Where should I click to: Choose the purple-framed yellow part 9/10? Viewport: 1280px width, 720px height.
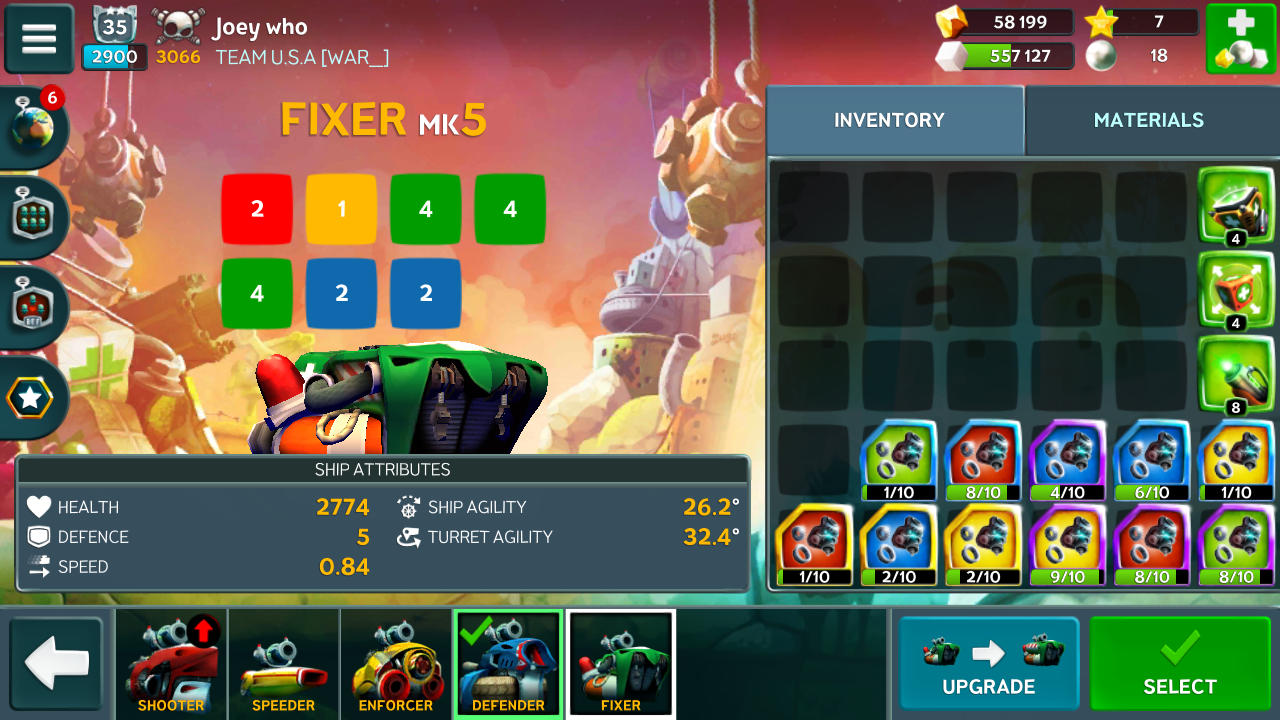pyautogui.click(x=1067, y=543)
